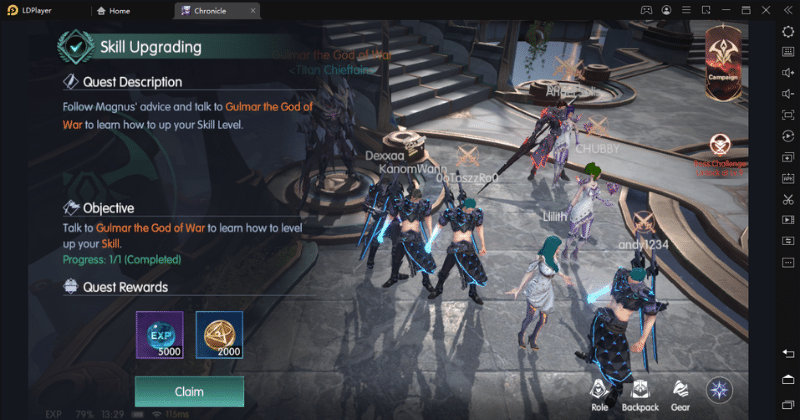
Task: Open the Role menu
Action: (599, 392)
